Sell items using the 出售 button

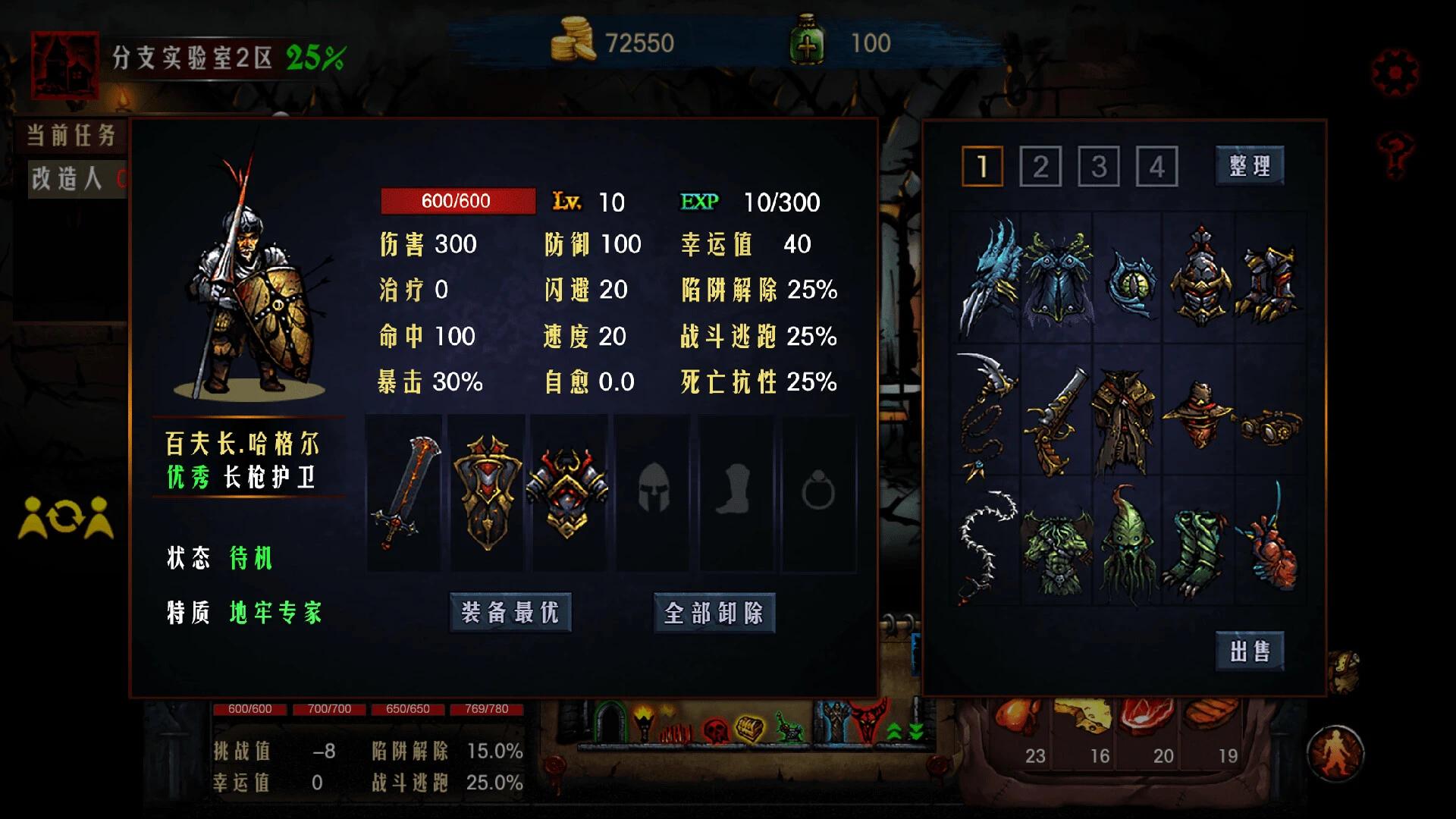[x=1250, y=651]
